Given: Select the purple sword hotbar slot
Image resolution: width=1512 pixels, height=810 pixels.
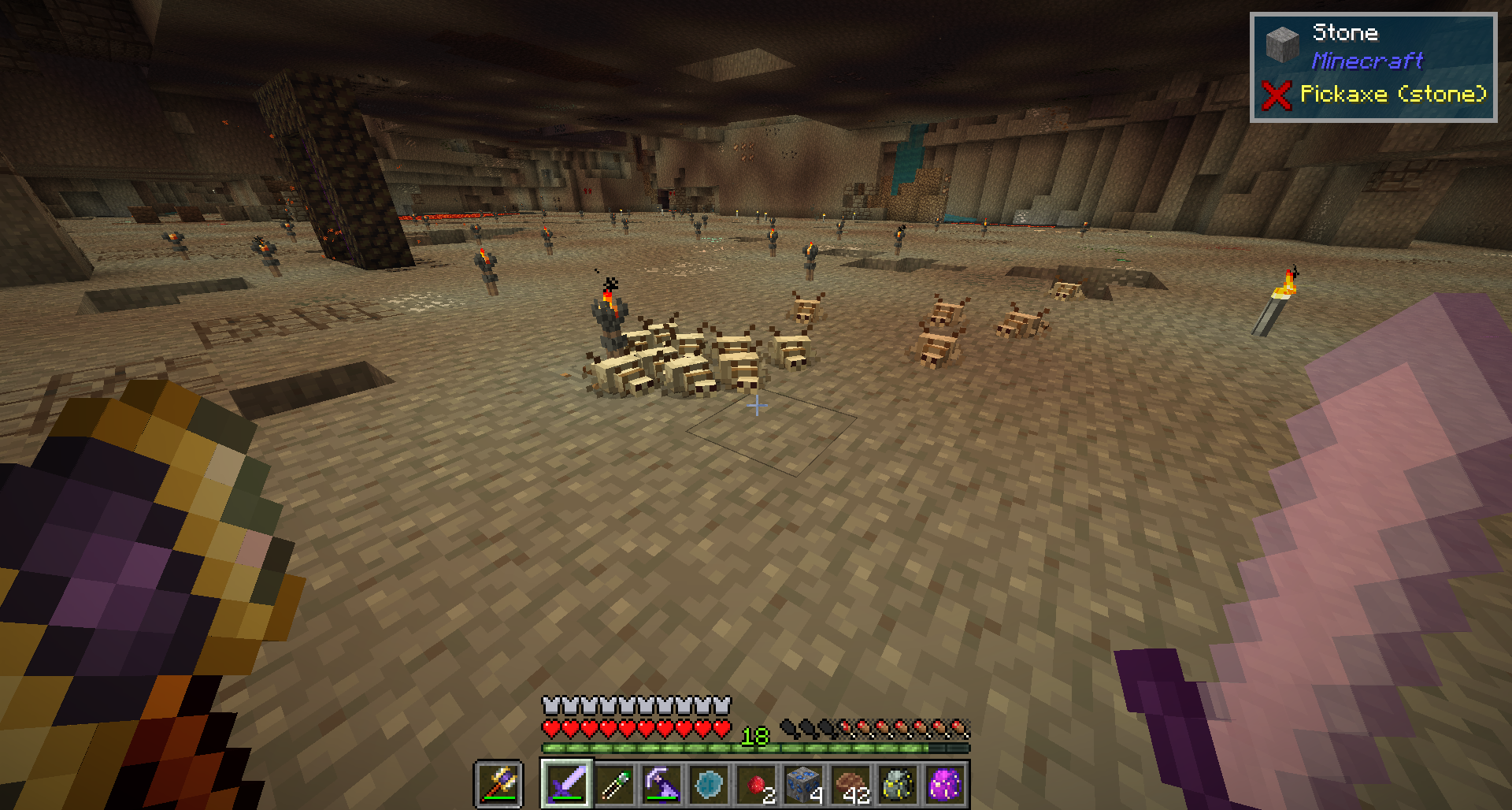Looking at the screenshot, I should [x=566, y=784].
